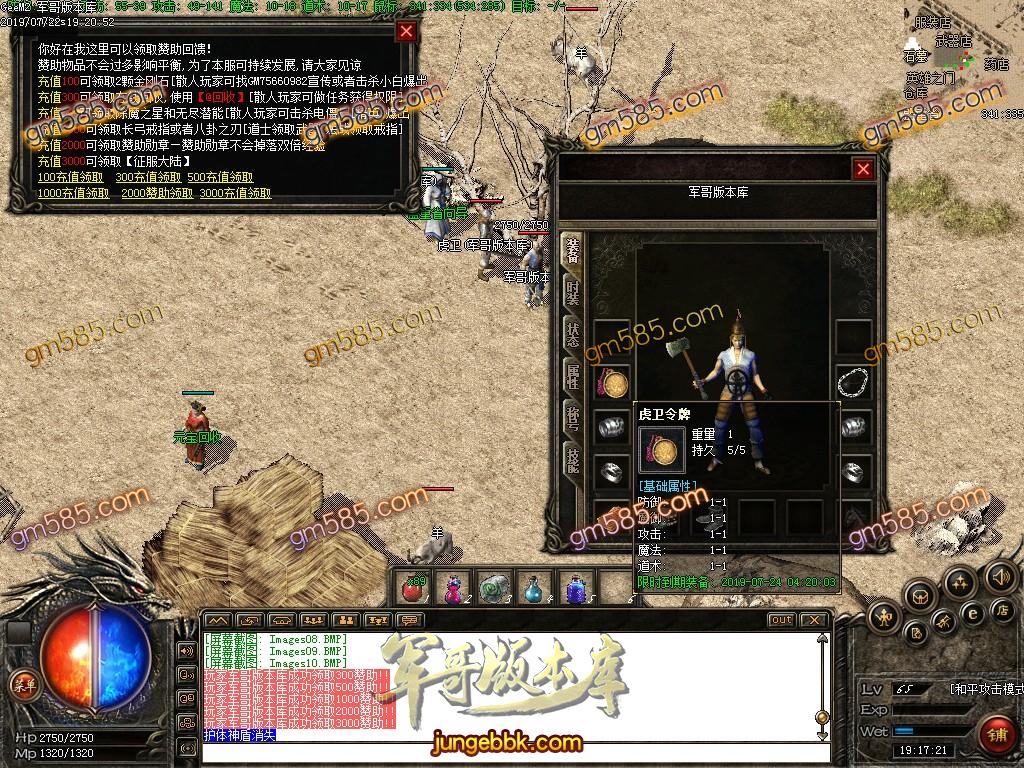
Task: Claim the 2000 sponsor reward link
Action: 157,193
